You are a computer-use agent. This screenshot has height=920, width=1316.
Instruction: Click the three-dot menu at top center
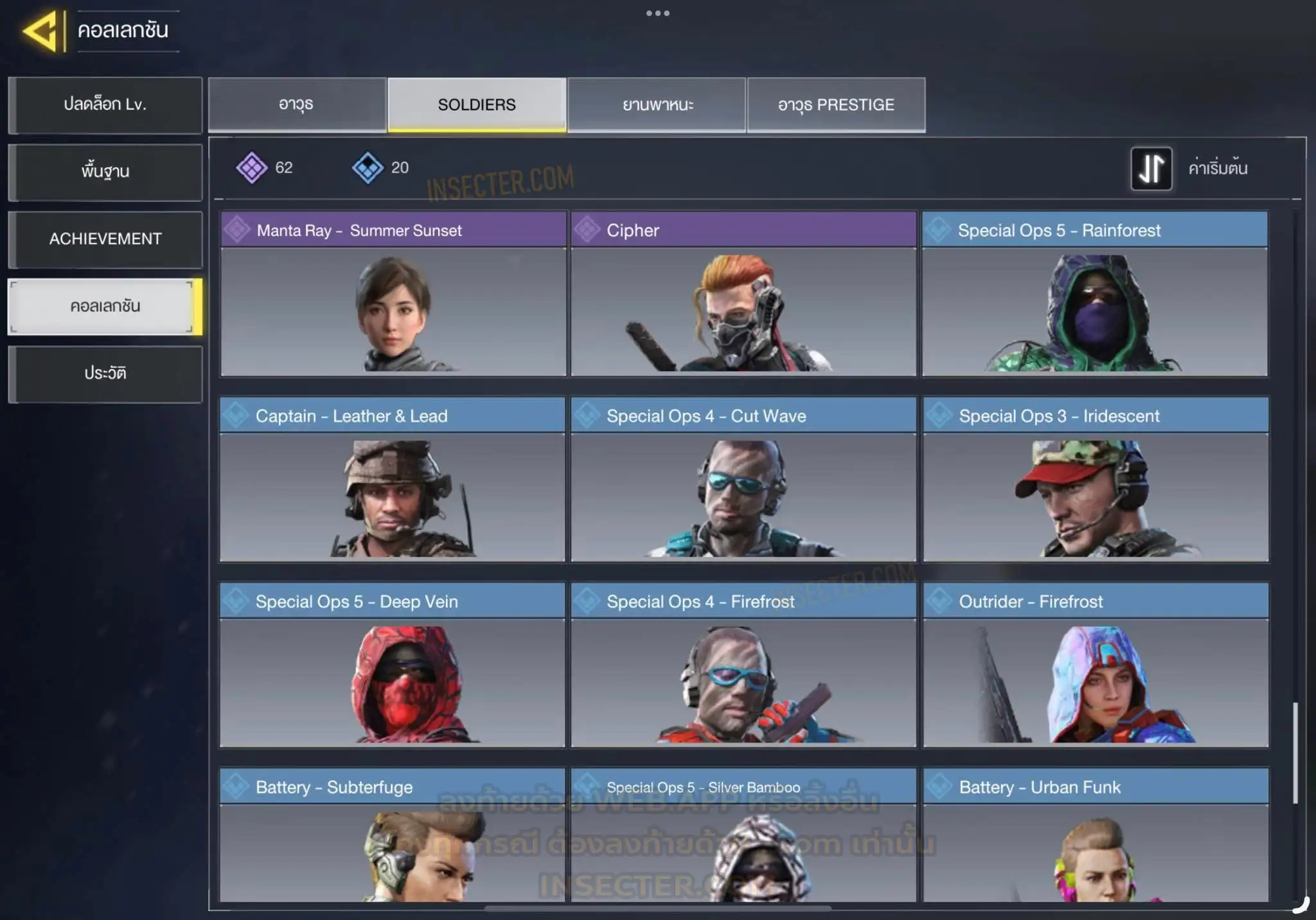658,13
